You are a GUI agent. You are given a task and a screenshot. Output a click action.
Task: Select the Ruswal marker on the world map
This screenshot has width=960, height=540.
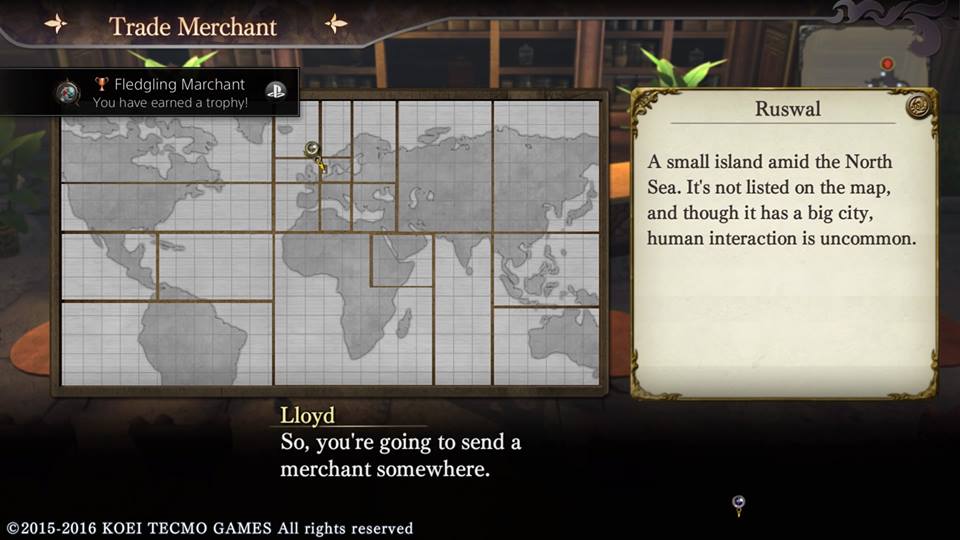pos(313,149)
